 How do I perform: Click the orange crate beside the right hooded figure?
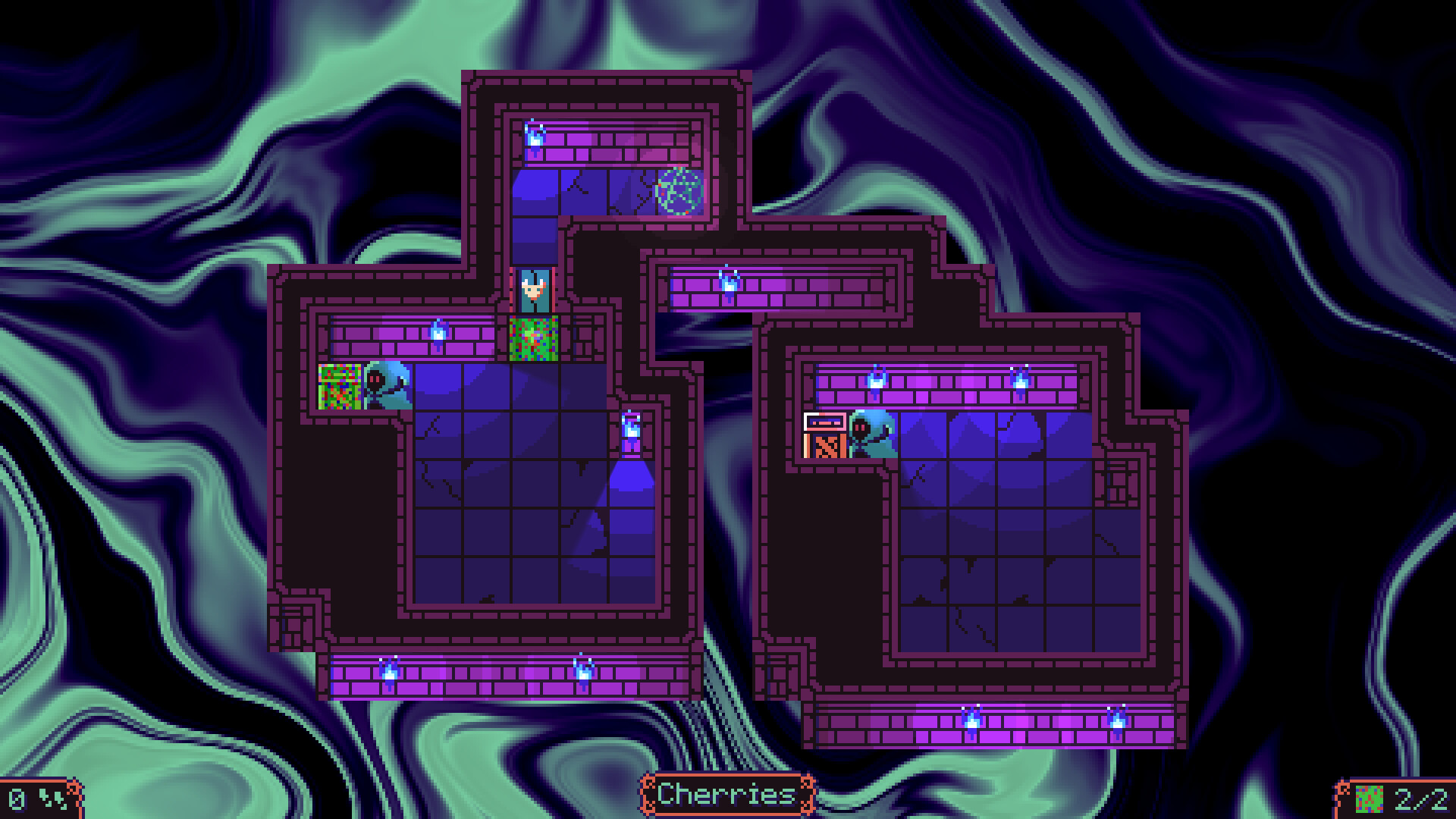(x=824, y=446)
